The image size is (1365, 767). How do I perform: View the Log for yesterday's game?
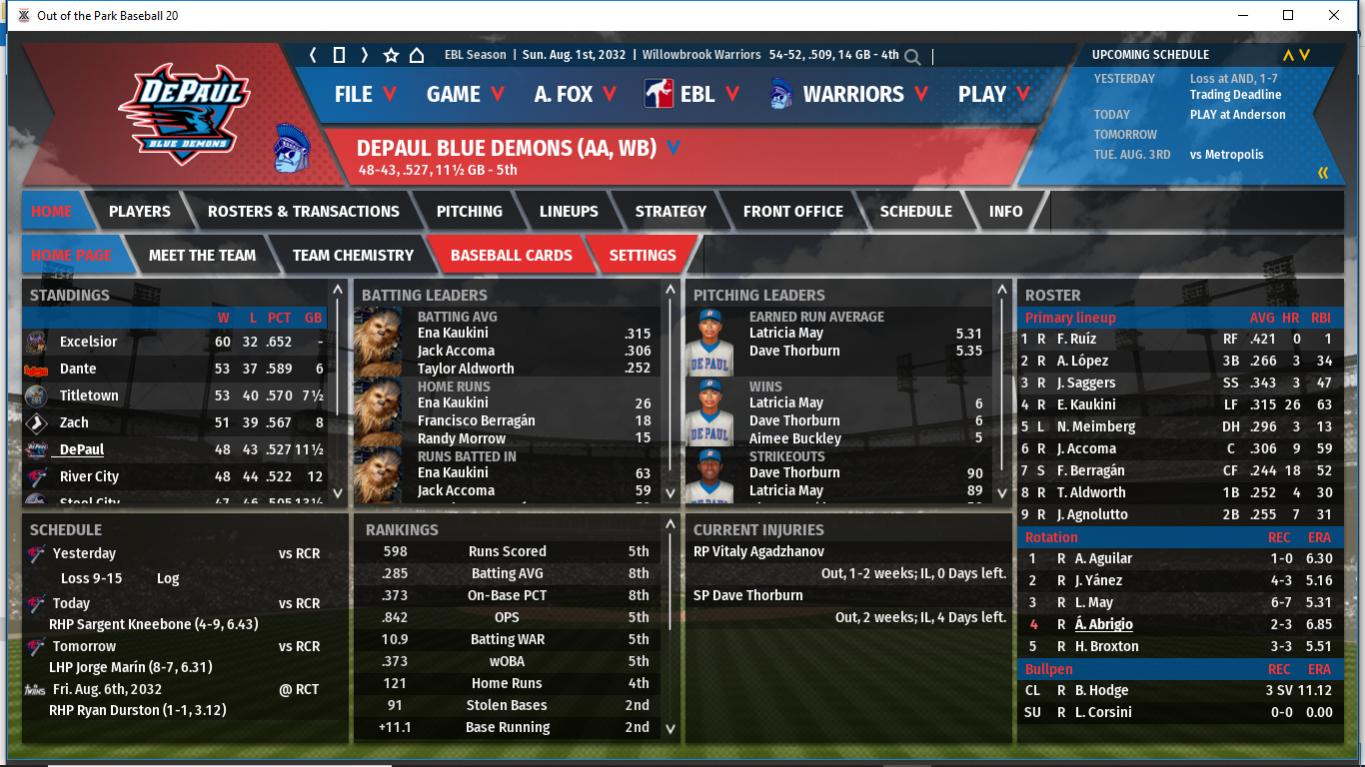(x=168, y=578)
